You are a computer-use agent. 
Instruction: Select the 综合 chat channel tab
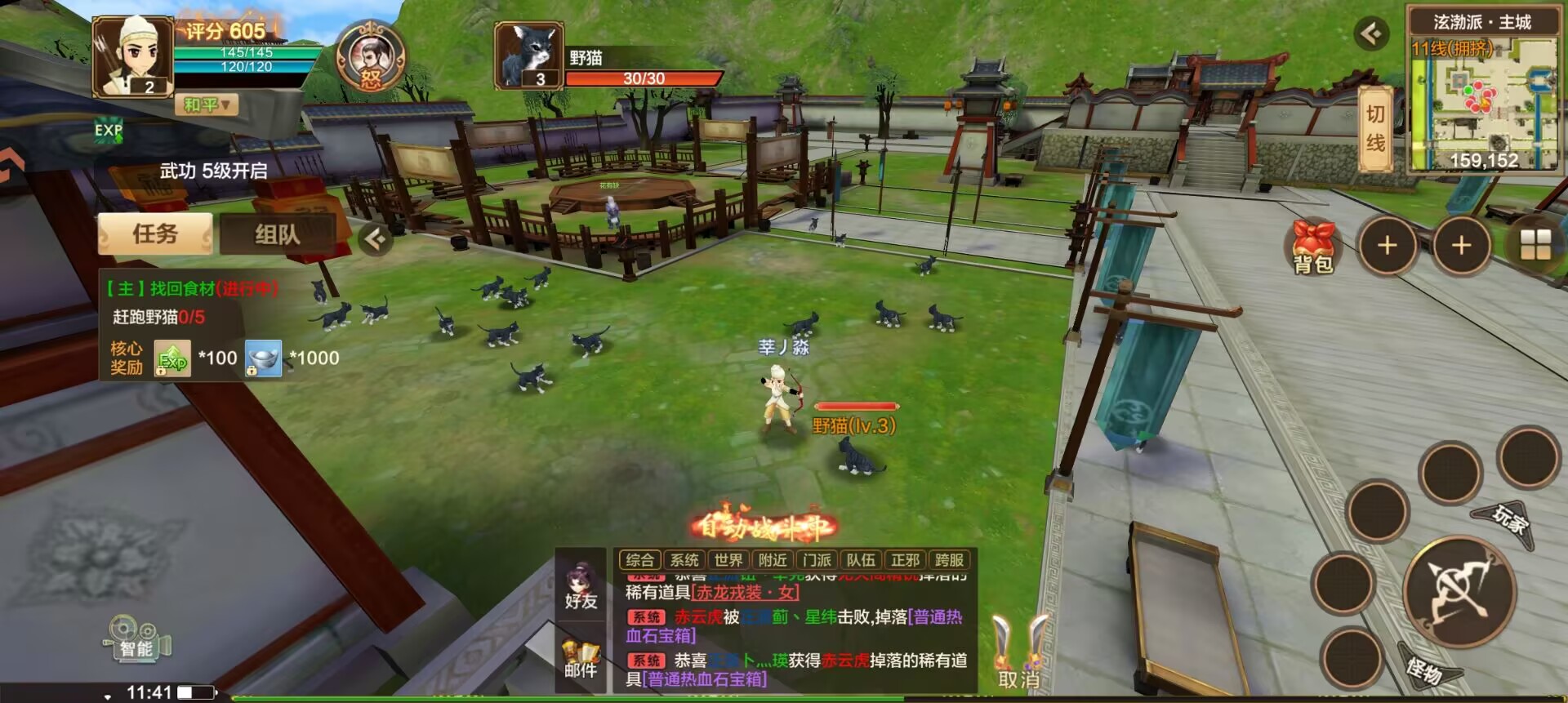tap(639, 560)
